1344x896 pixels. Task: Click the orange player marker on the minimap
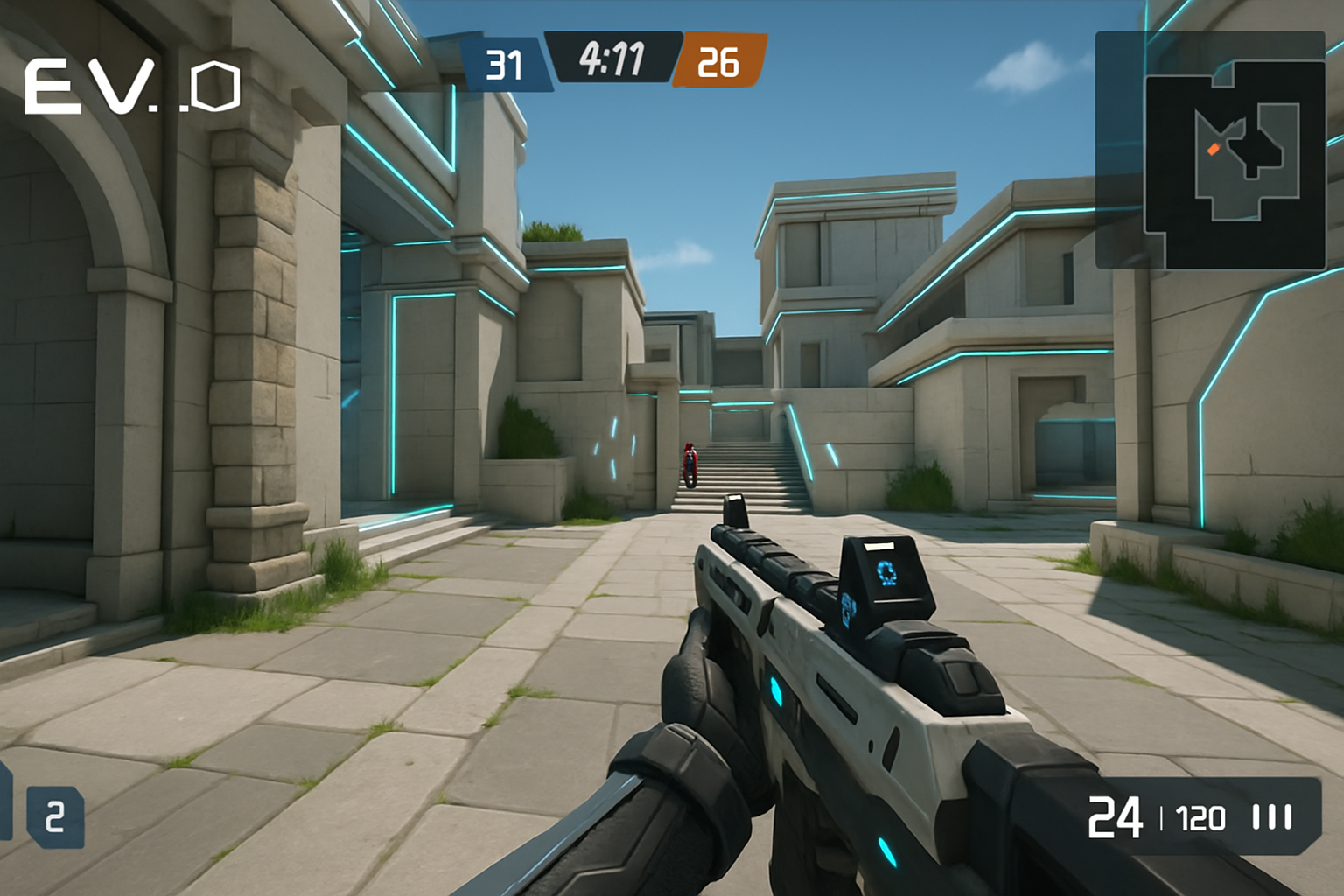[1216, 149]
